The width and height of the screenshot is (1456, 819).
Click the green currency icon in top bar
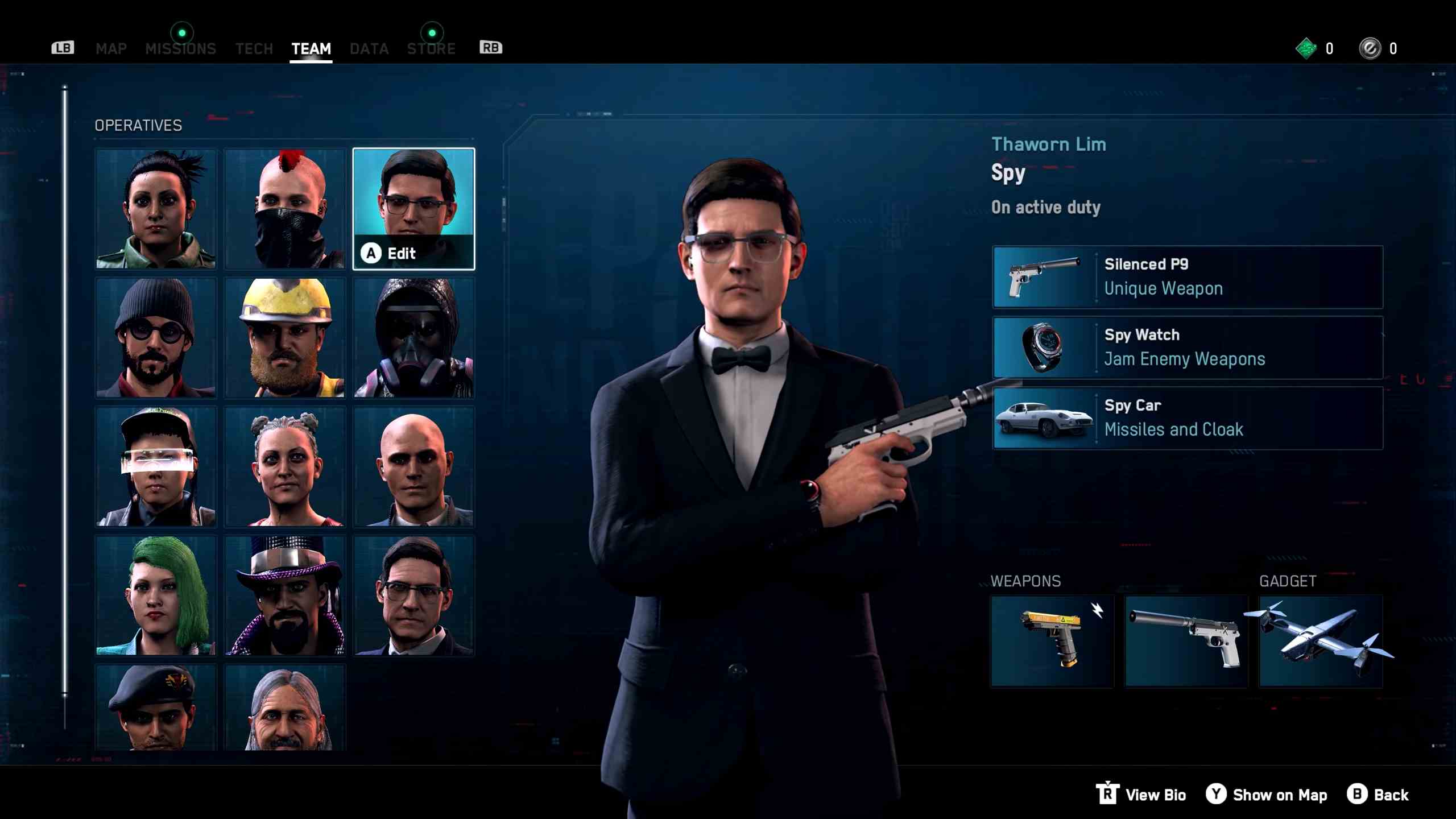tap(1305, 48)
